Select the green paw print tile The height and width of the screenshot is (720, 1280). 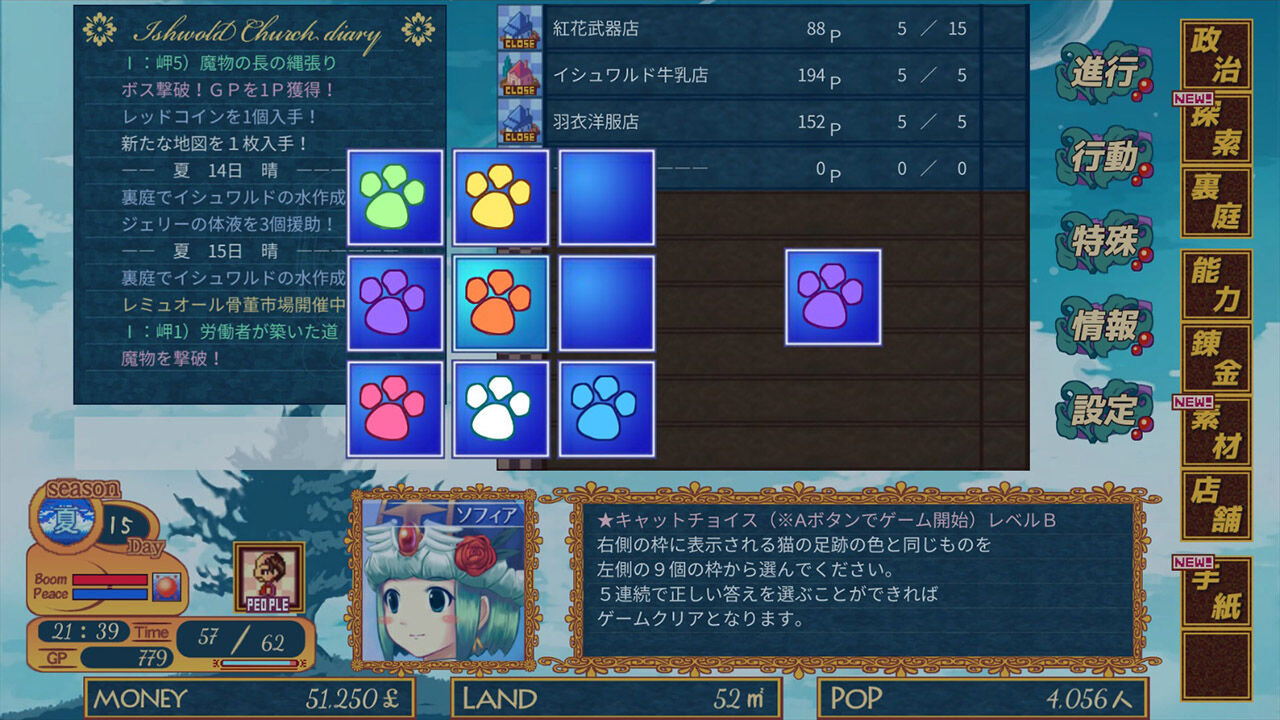[x=394, y=197]
